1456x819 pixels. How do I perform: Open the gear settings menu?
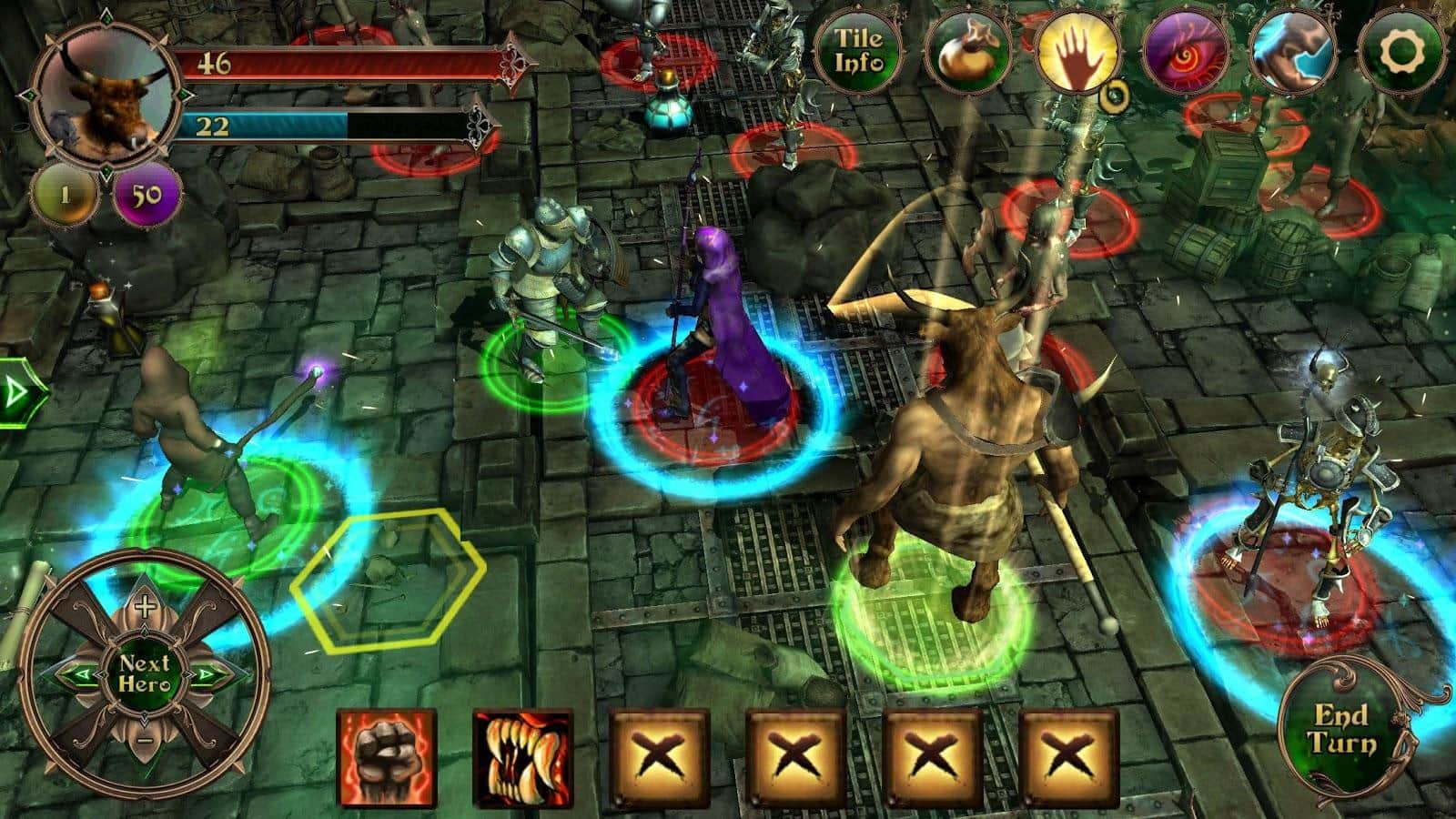[1402, 51]
